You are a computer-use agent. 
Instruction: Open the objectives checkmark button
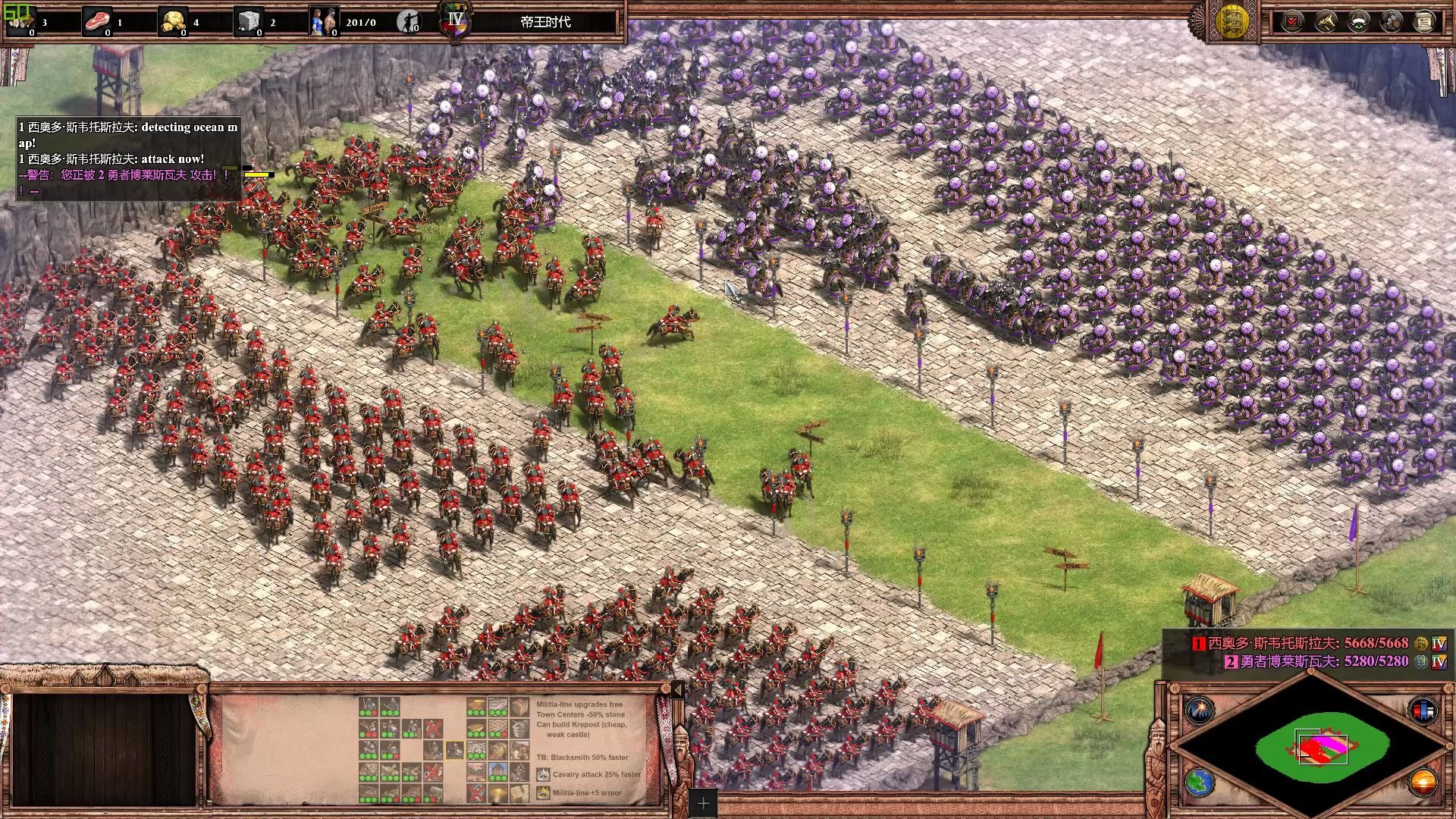pos(1292,21)
